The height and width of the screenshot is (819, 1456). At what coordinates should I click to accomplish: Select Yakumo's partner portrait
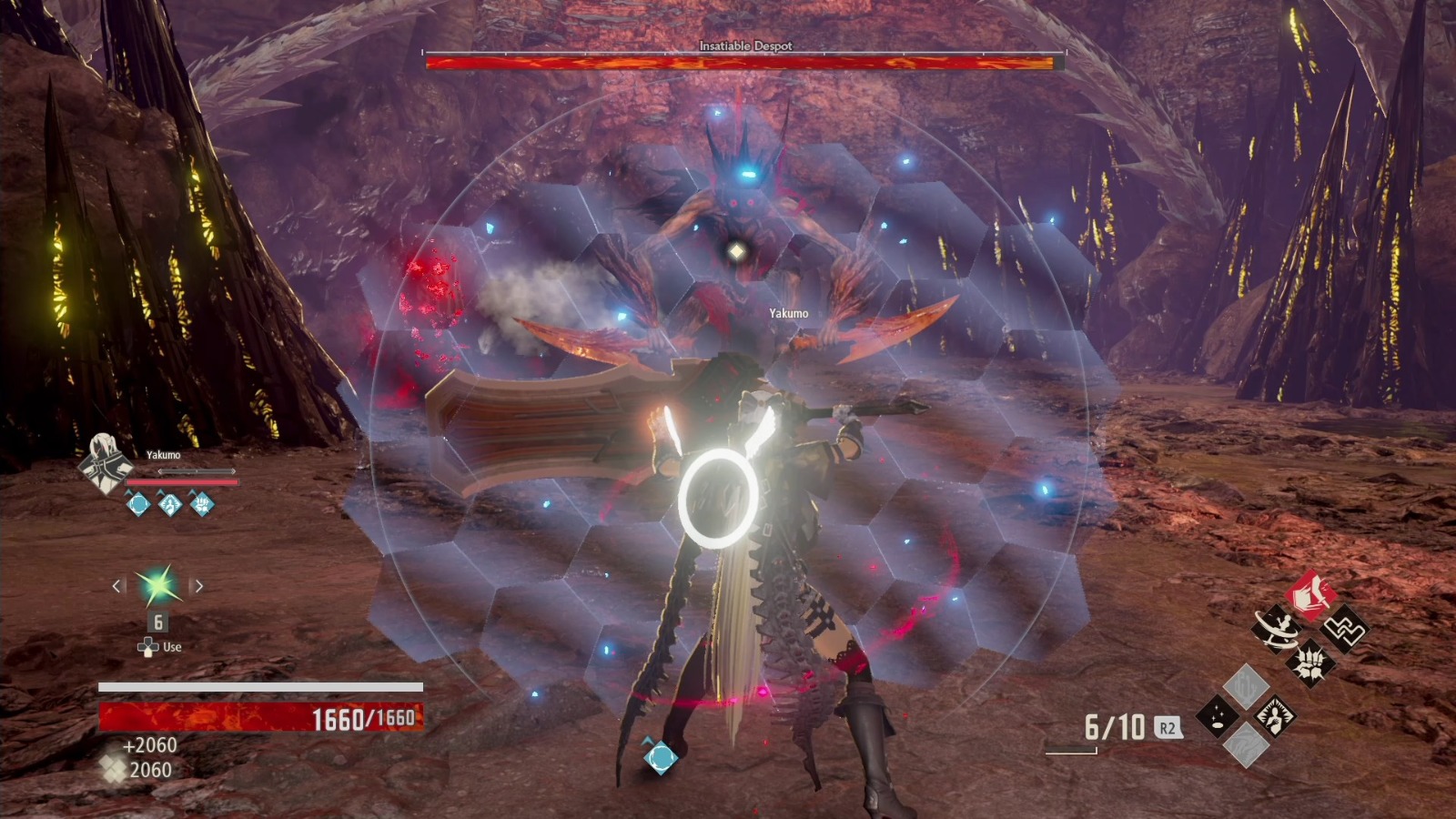pos(104,464)
